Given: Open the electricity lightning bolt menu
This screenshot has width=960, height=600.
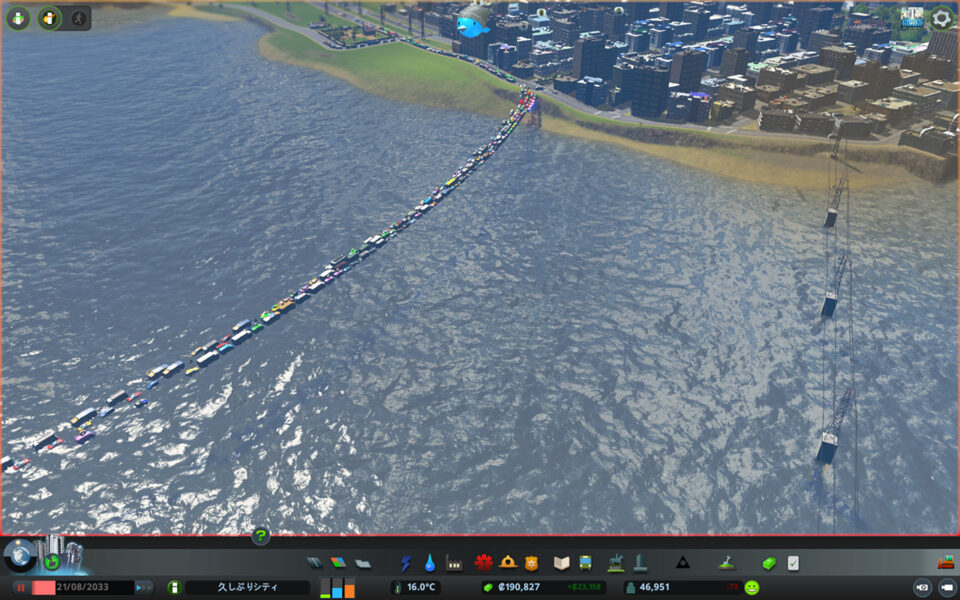Looking at the screenshot, I should (x=406, y=563).
